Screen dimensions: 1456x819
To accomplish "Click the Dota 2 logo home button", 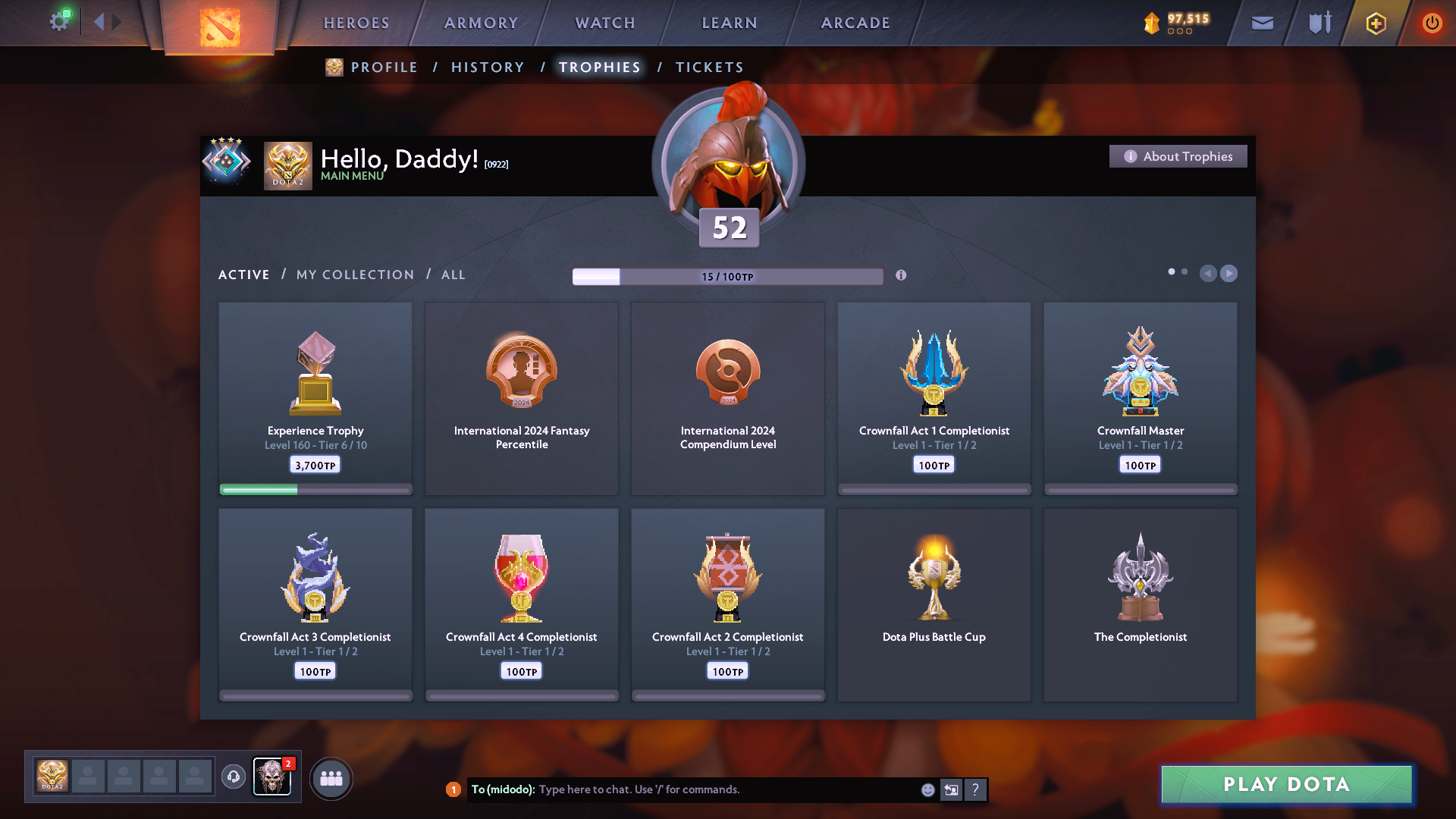I will (x=220, y=27).
